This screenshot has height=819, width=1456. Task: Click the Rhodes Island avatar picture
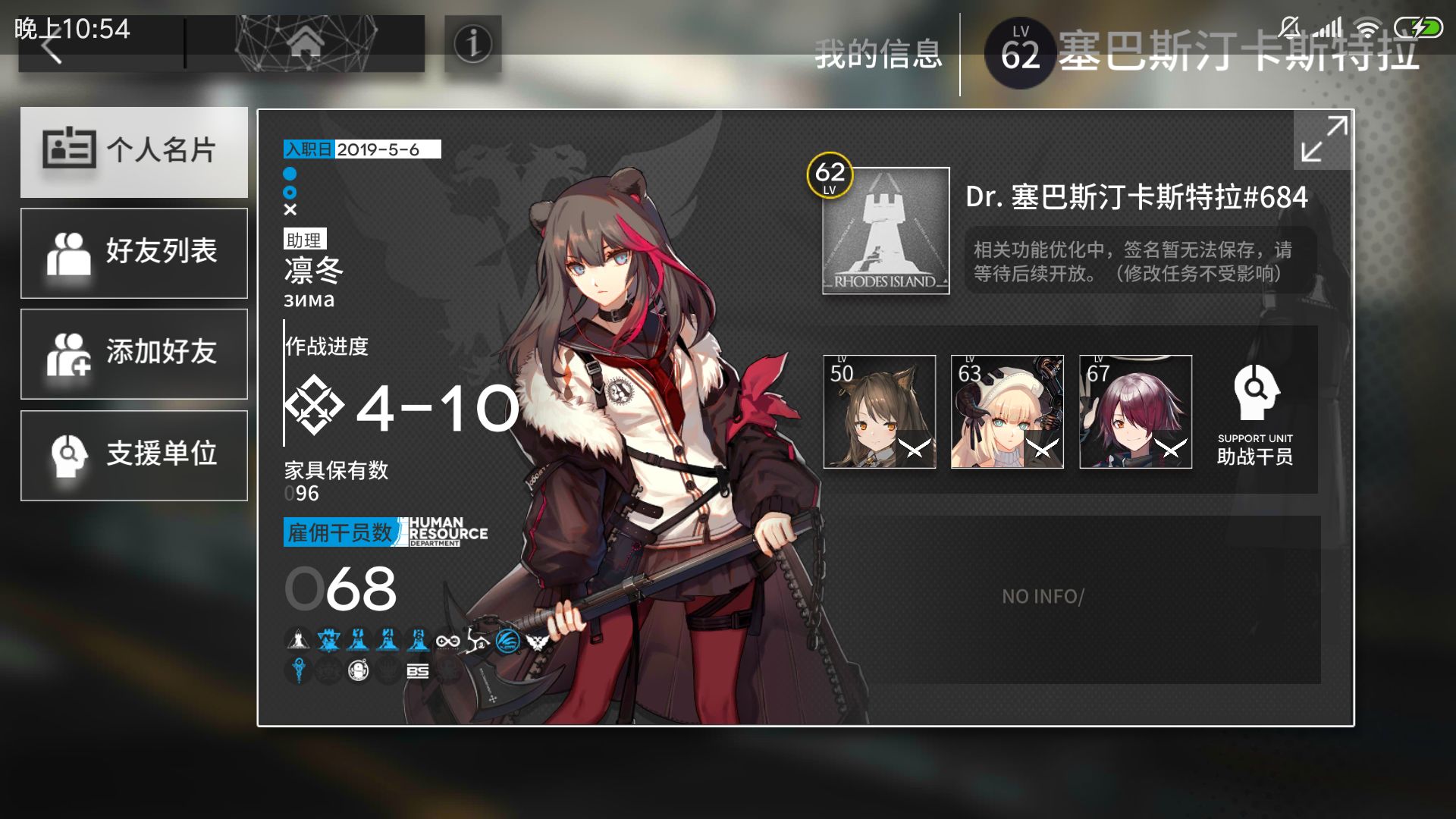pyautogui.click(x=886, y=231)
